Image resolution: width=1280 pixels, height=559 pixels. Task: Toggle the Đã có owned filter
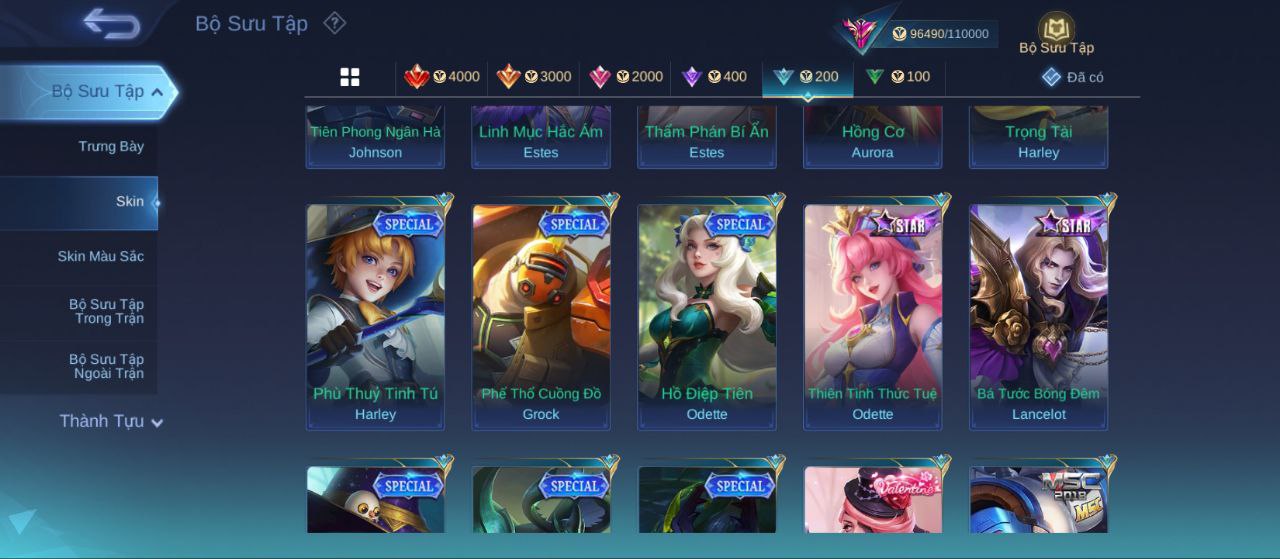coord(1073,77)
